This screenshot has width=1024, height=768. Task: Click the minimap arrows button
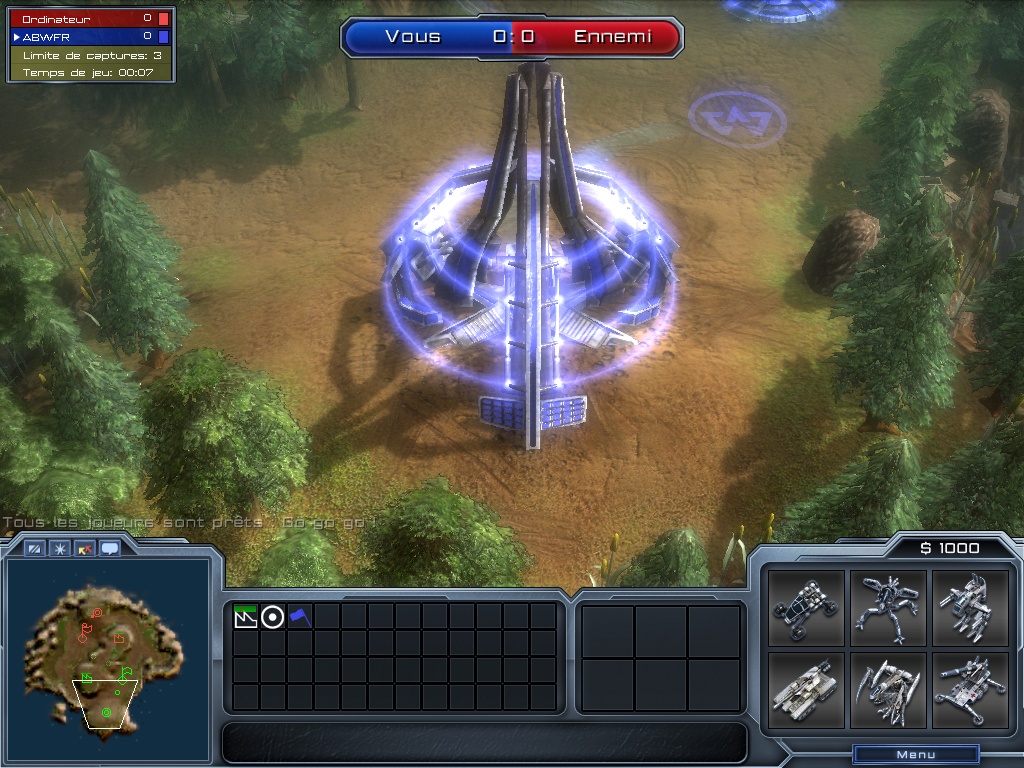(x=85, y=548)
